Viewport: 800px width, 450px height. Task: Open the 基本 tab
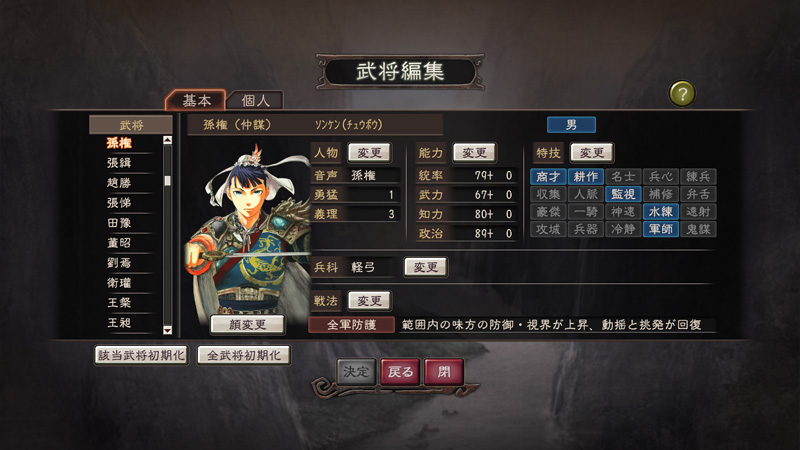pyautogui.click(x=196, y=100)
